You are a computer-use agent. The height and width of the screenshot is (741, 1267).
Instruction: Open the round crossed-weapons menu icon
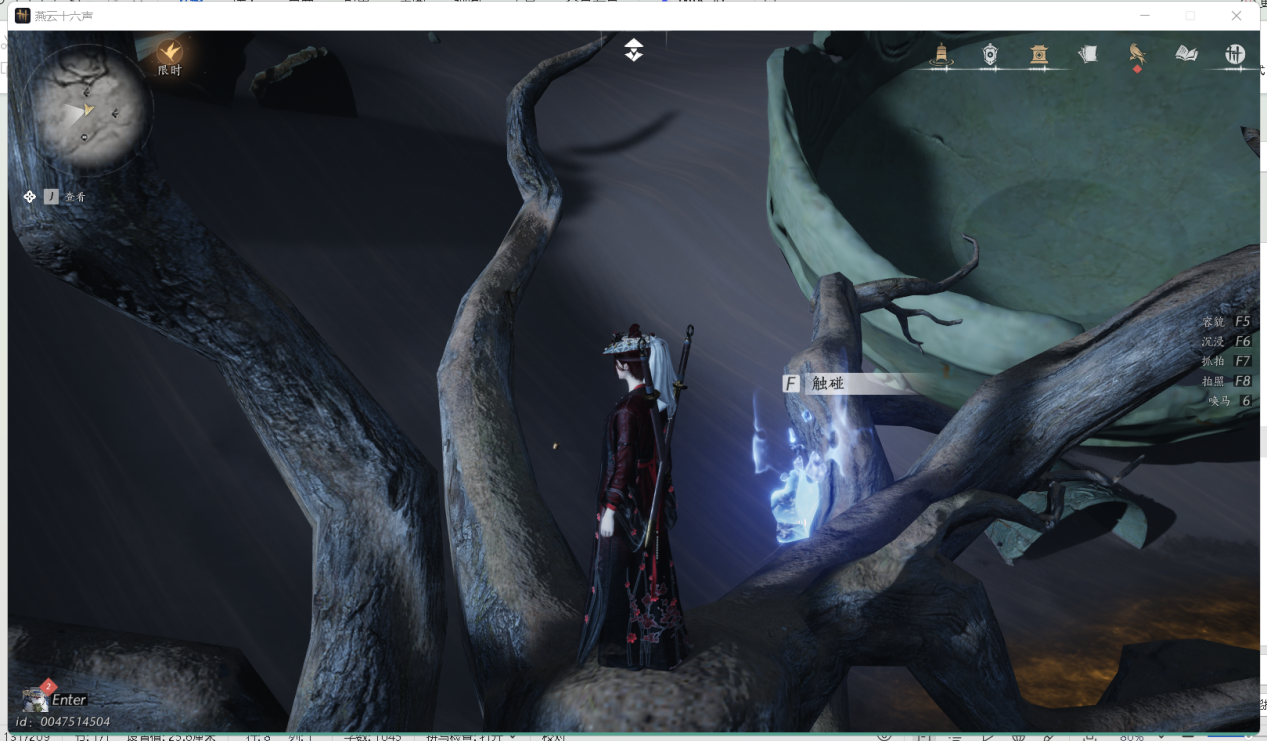[x=1235, y=54]
